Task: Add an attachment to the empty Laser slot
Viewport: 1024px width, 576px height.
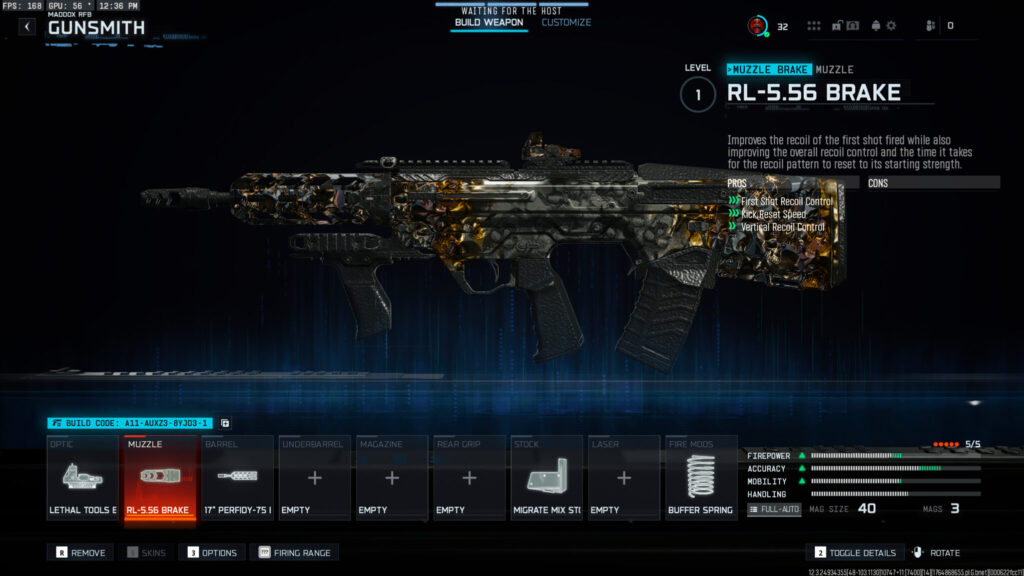Action: click(624, 478)
